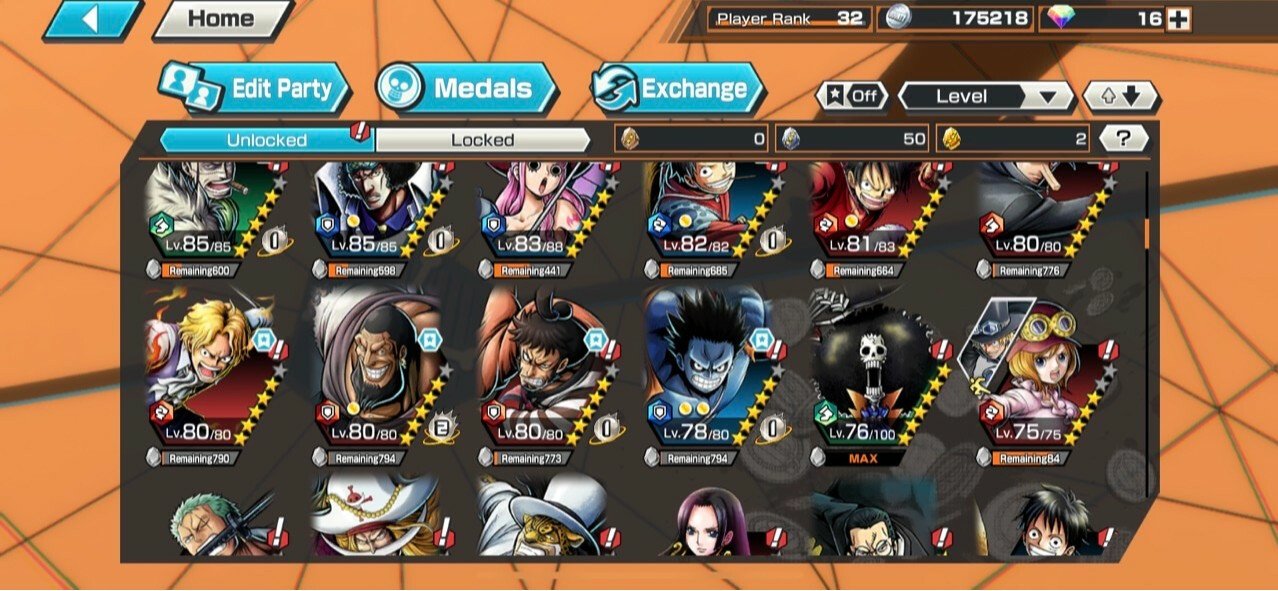Switch to the Locked characters tab
This screenshot has width=1278, height=591.
click(482, 140)
